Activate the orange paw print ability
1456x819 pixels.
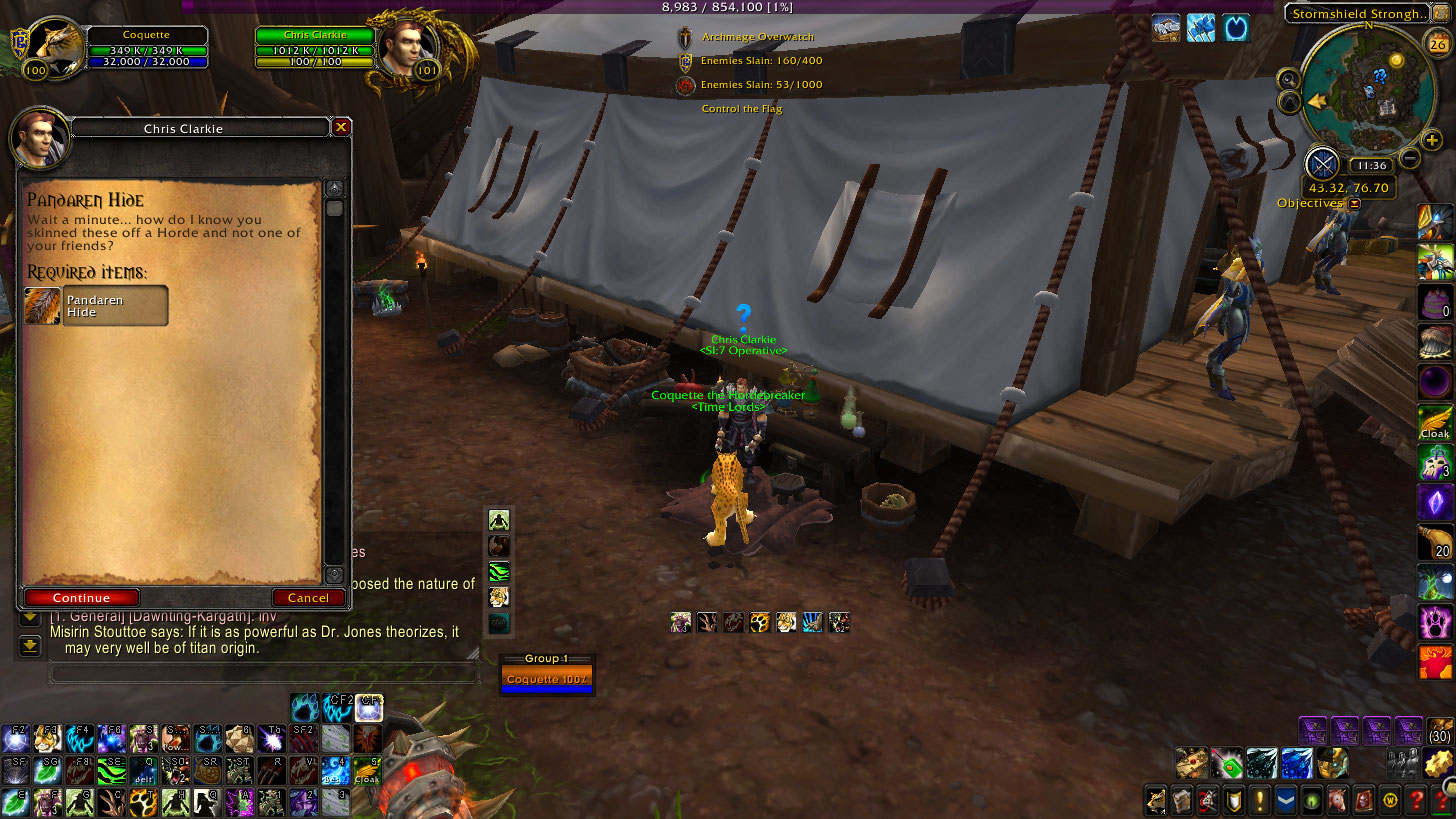point(759,623)
